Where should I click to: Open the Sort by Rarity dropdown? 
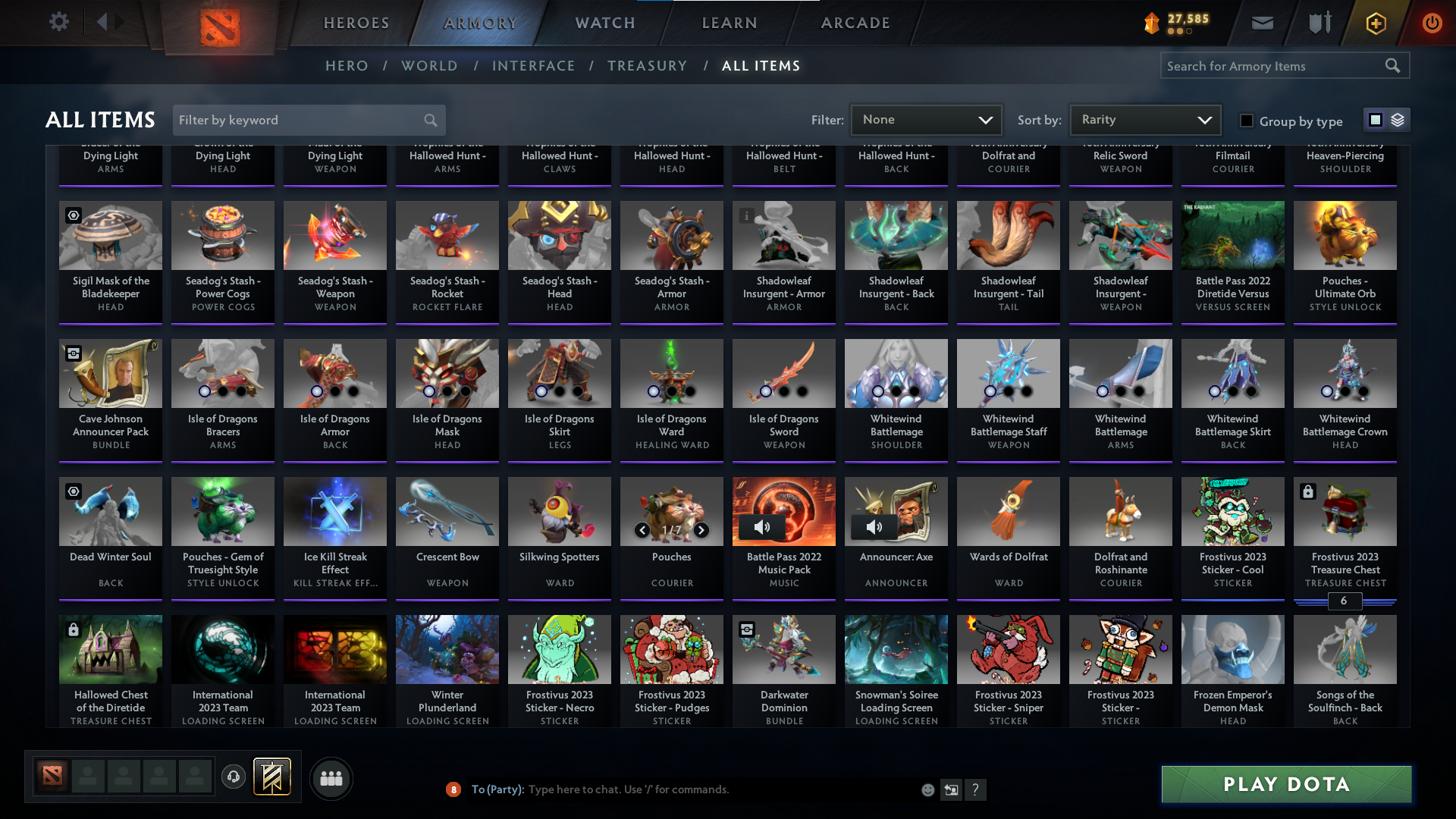click(1144, 119)
